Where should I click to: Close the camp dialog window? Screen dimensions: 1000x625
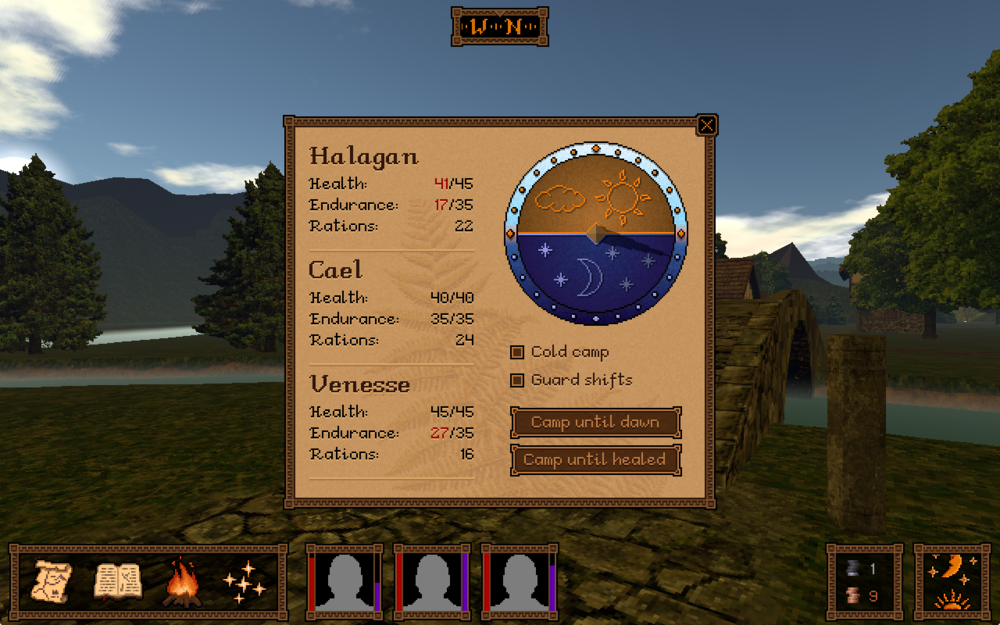click(x=706, y=125)
